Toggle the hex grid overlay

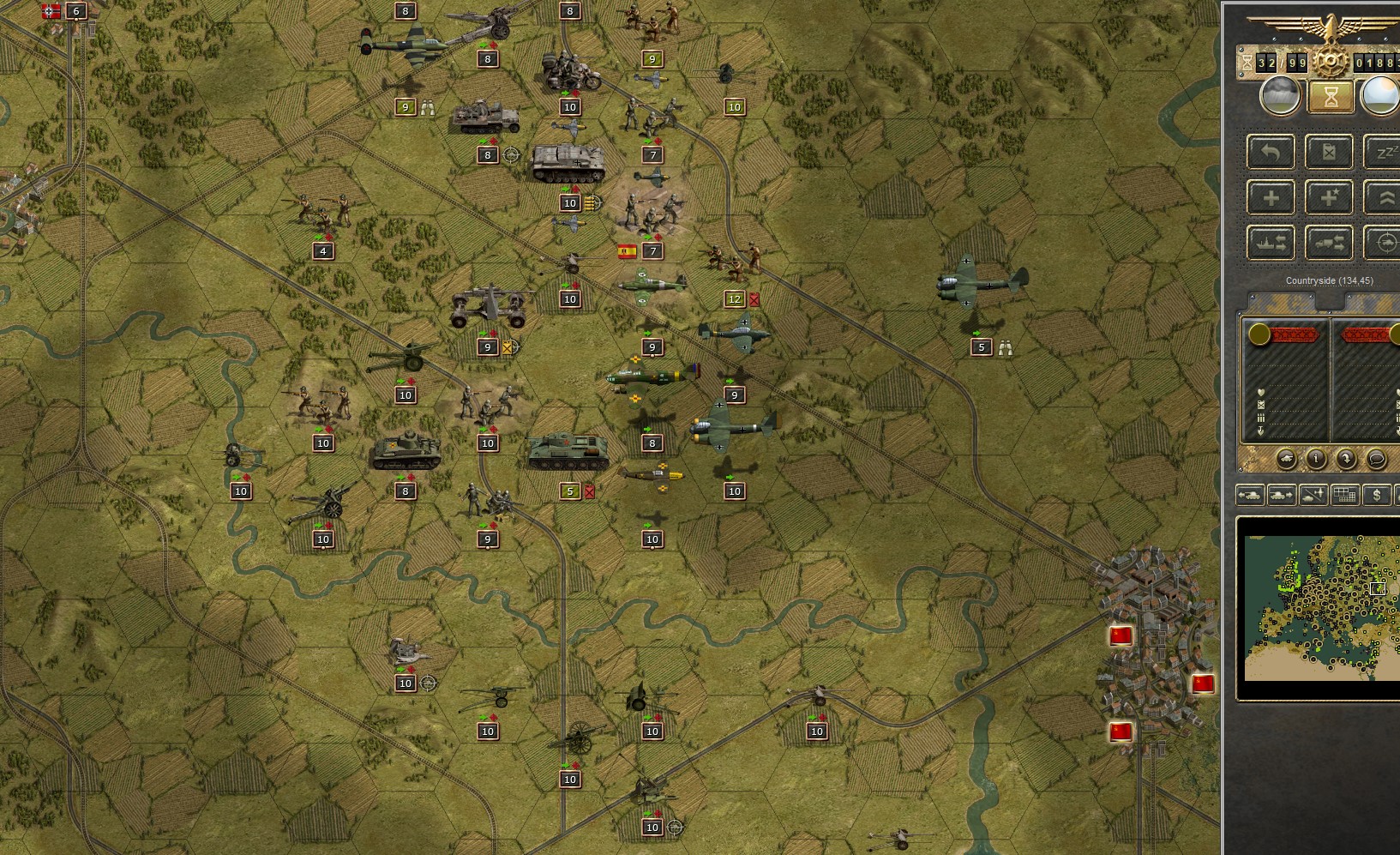tap(1345, 495)
